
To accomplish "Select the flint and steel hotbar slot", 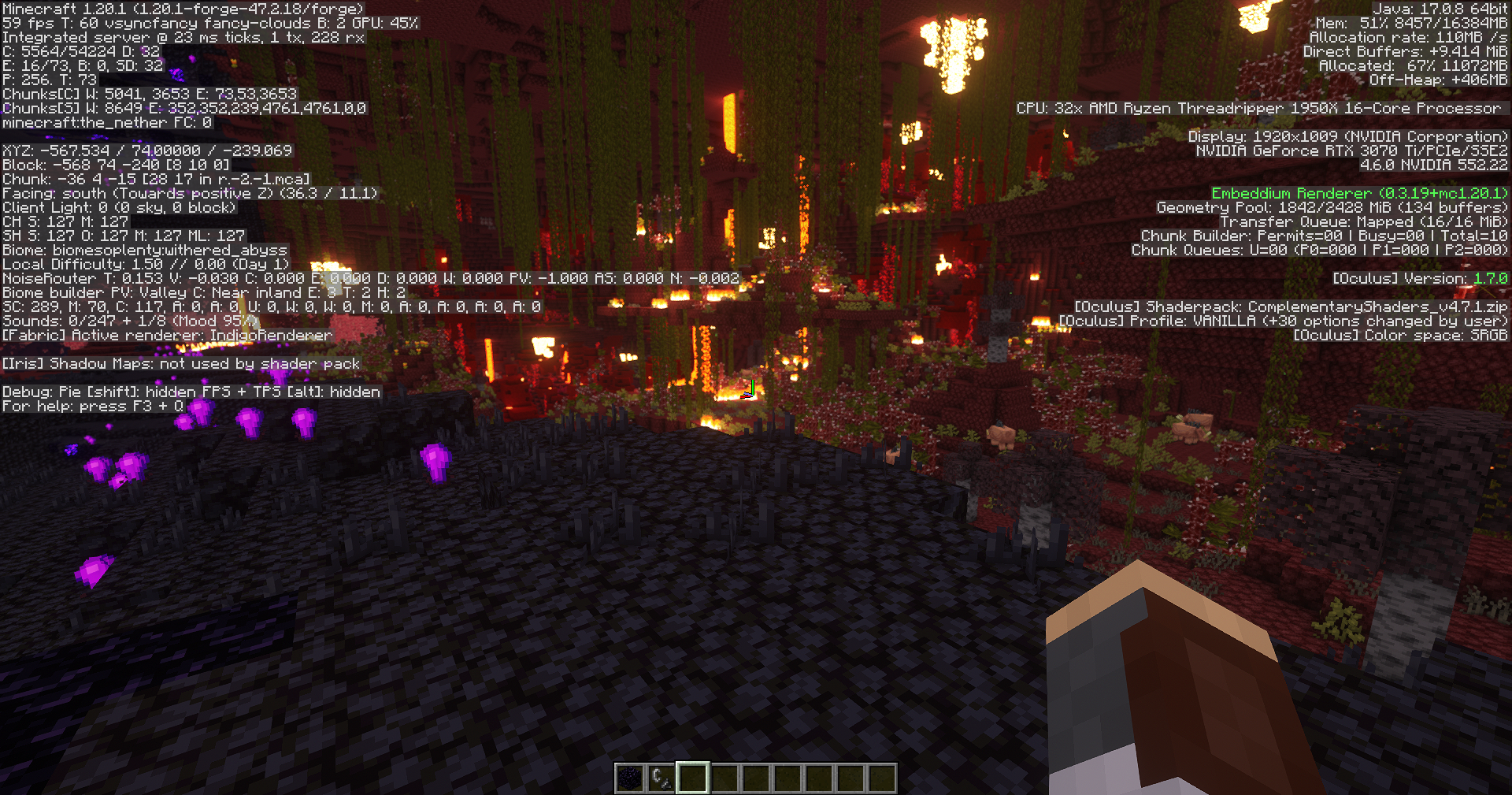I will click(661, 778).
